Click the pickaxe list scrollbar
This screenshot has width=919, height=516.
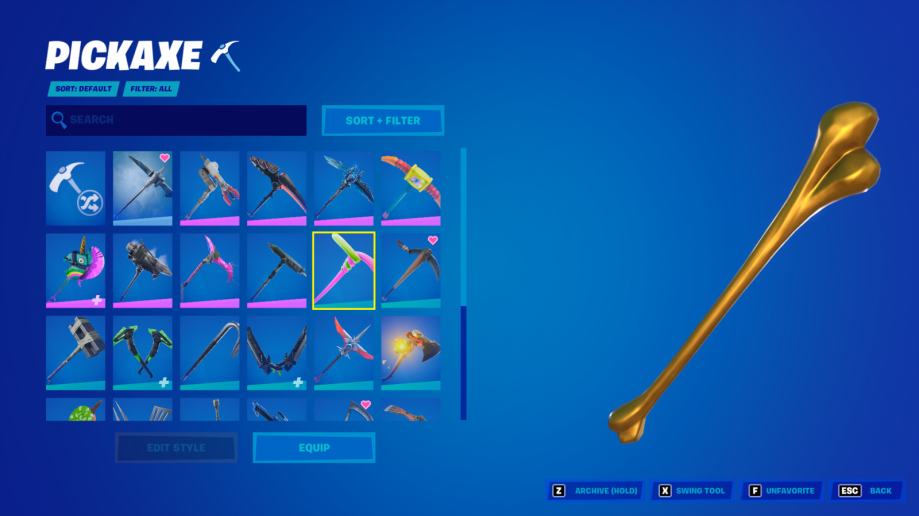[x=463, y=362]
